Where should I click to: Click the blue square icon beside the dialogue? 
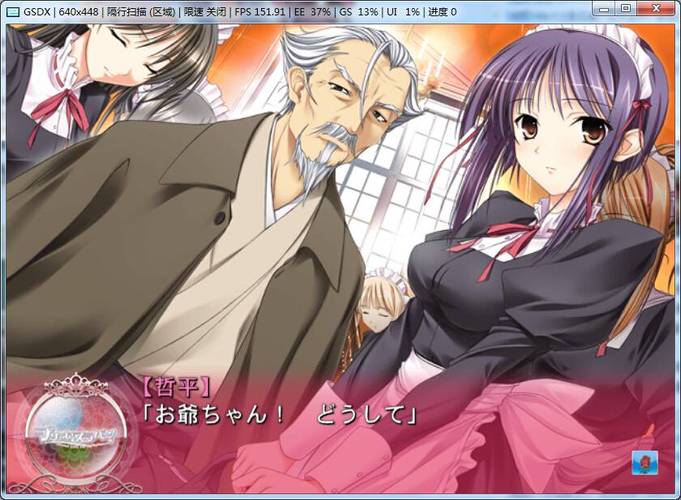coord(644,463)
